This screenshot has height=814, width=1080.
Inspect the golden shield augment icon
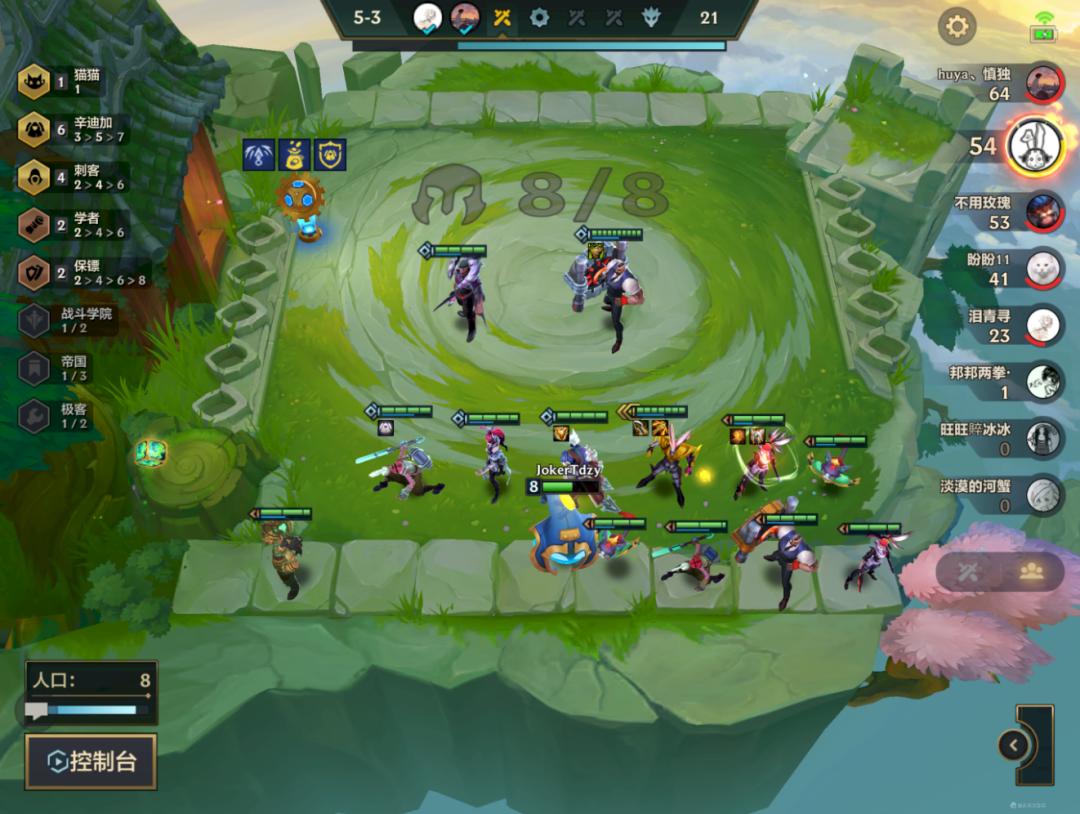[330, 155]
